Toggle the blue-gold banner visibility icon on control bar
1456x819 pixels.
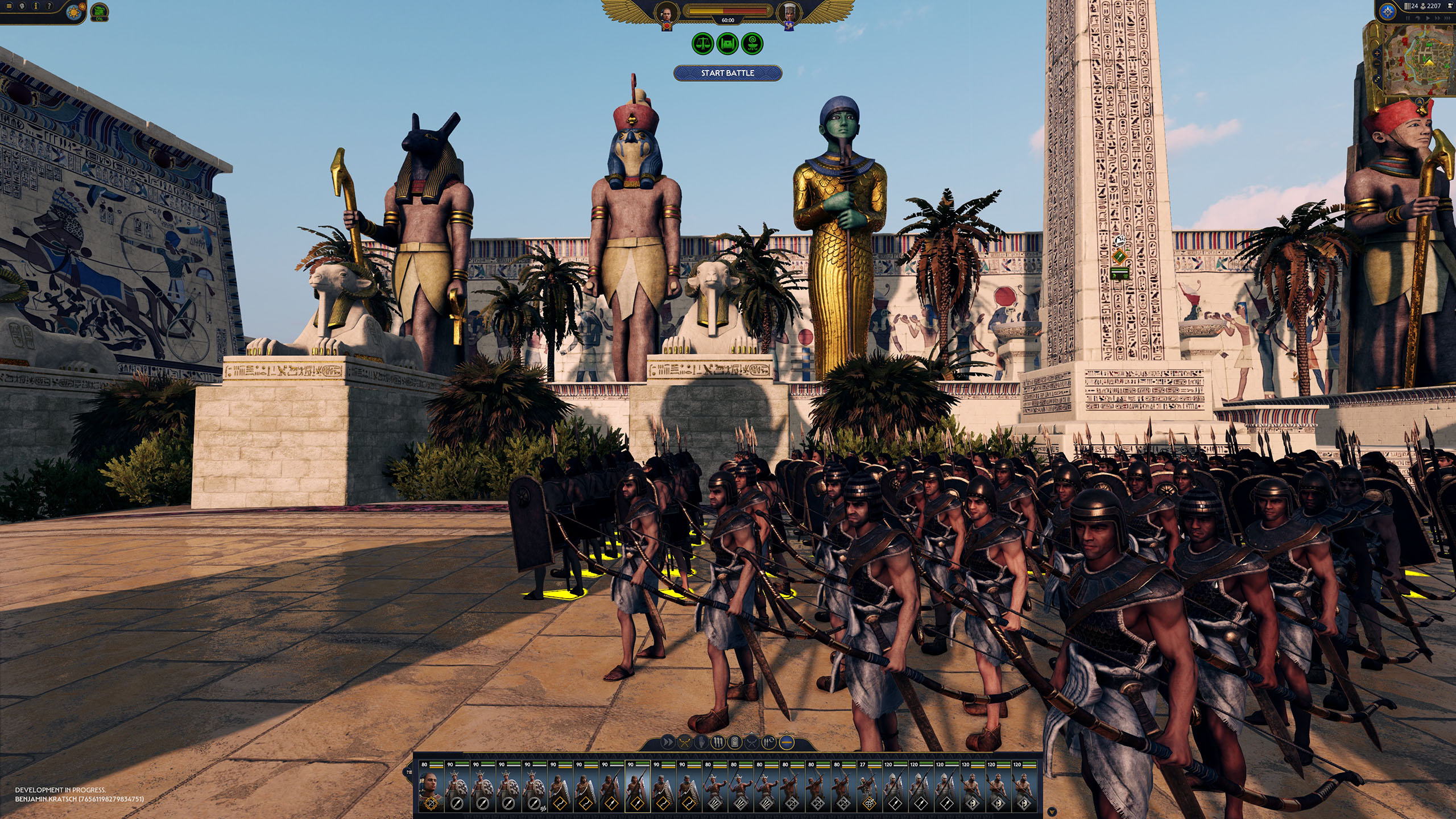(x=787, y=743)
